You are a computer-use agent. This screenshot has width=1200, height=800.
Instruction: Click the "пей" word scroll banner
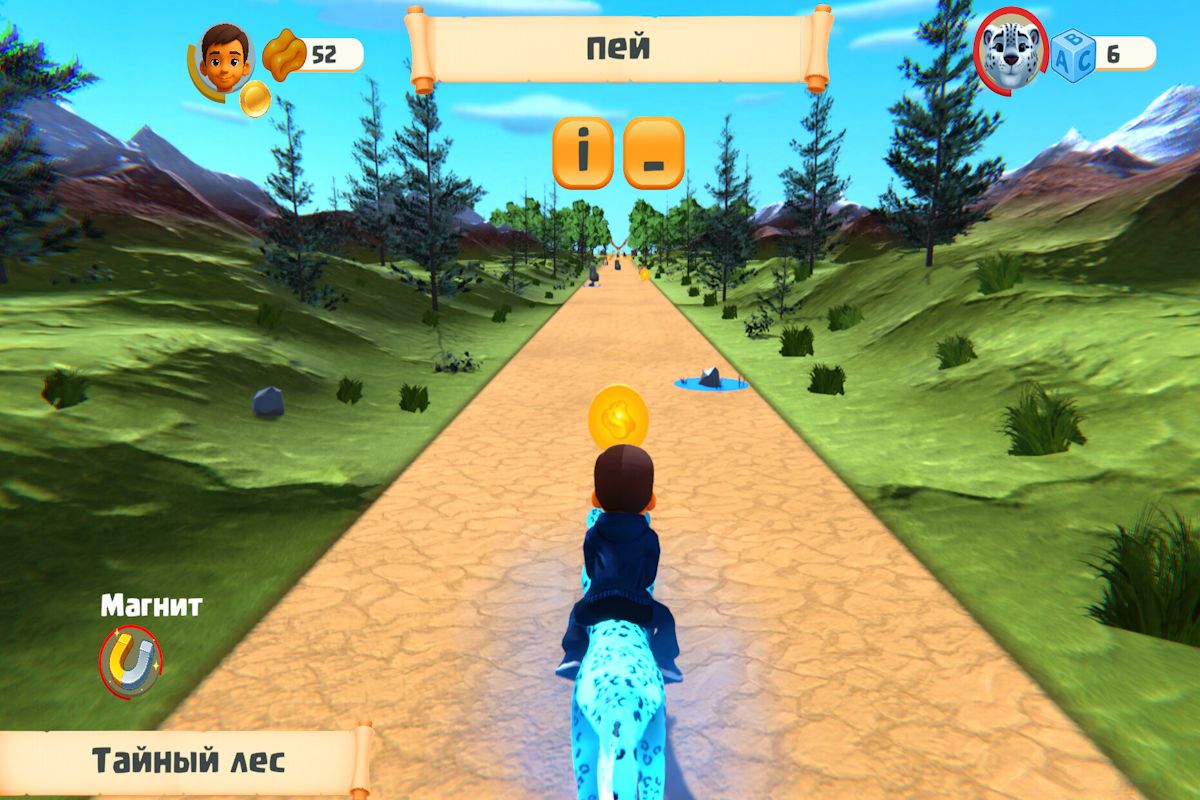620,48
